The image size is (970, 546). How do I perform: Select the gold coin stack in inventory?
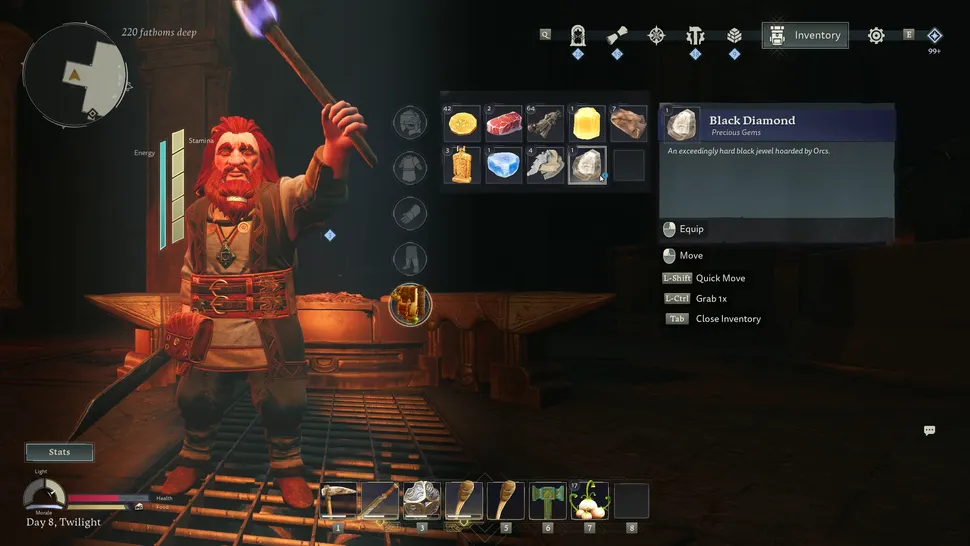(x=461, y=124)
